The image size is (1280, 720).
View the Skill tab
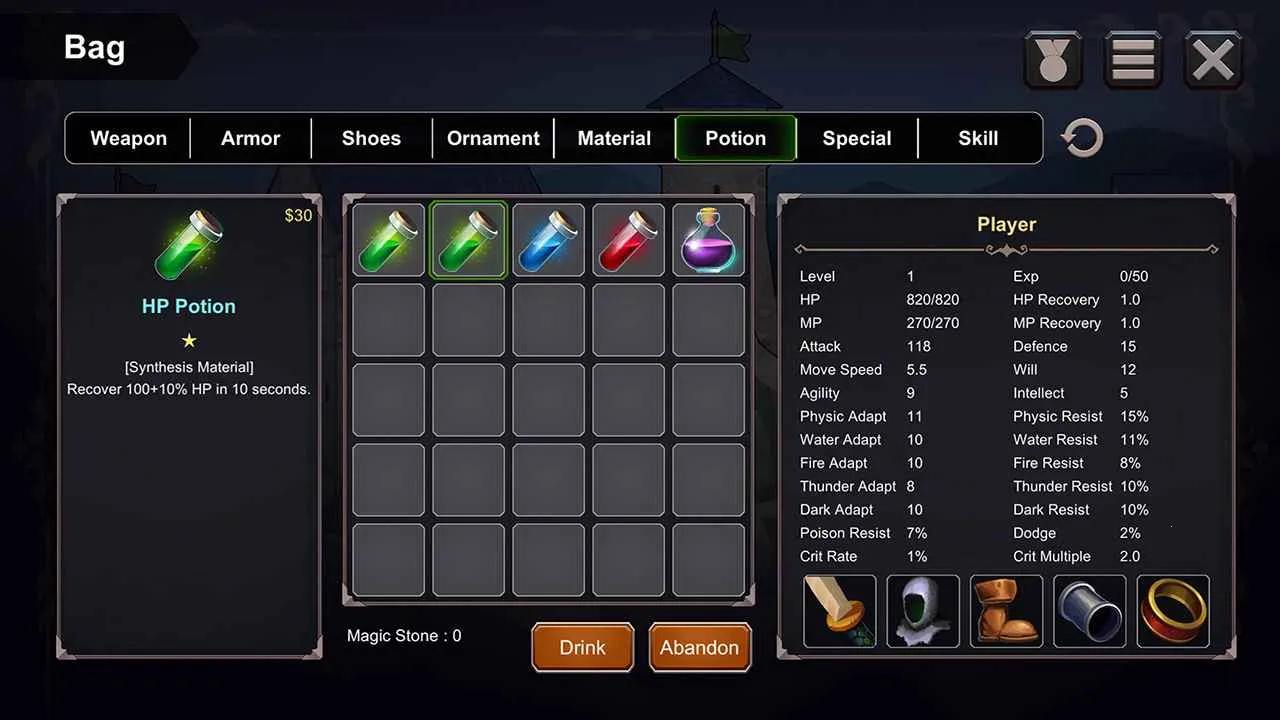coord(978,138)
